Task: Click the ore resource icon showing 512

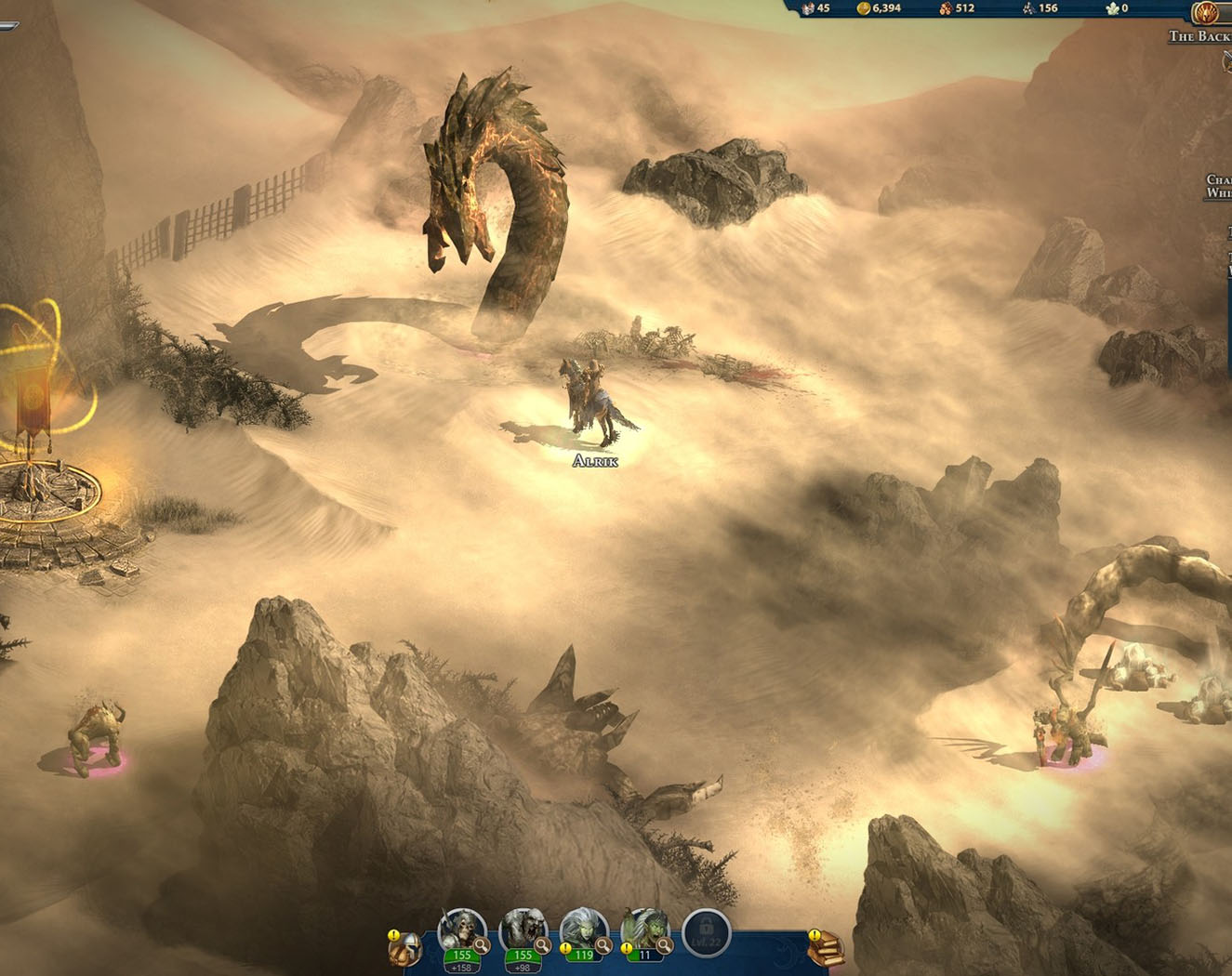Action: pyautogui.click(x=946, y=9)
